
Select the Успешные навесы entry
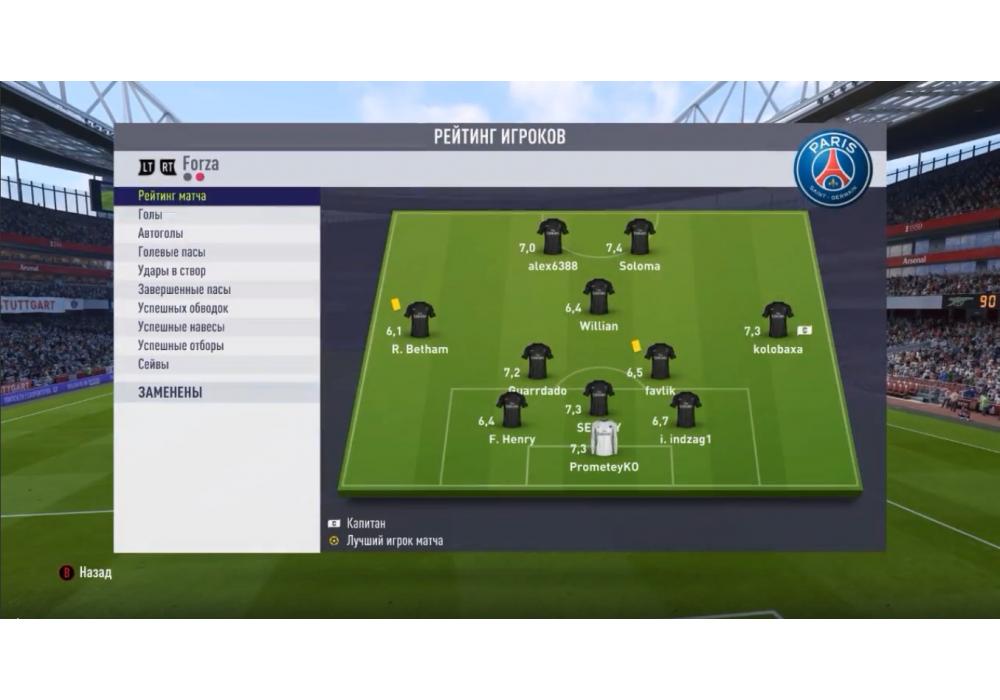(x=181, y=327)
